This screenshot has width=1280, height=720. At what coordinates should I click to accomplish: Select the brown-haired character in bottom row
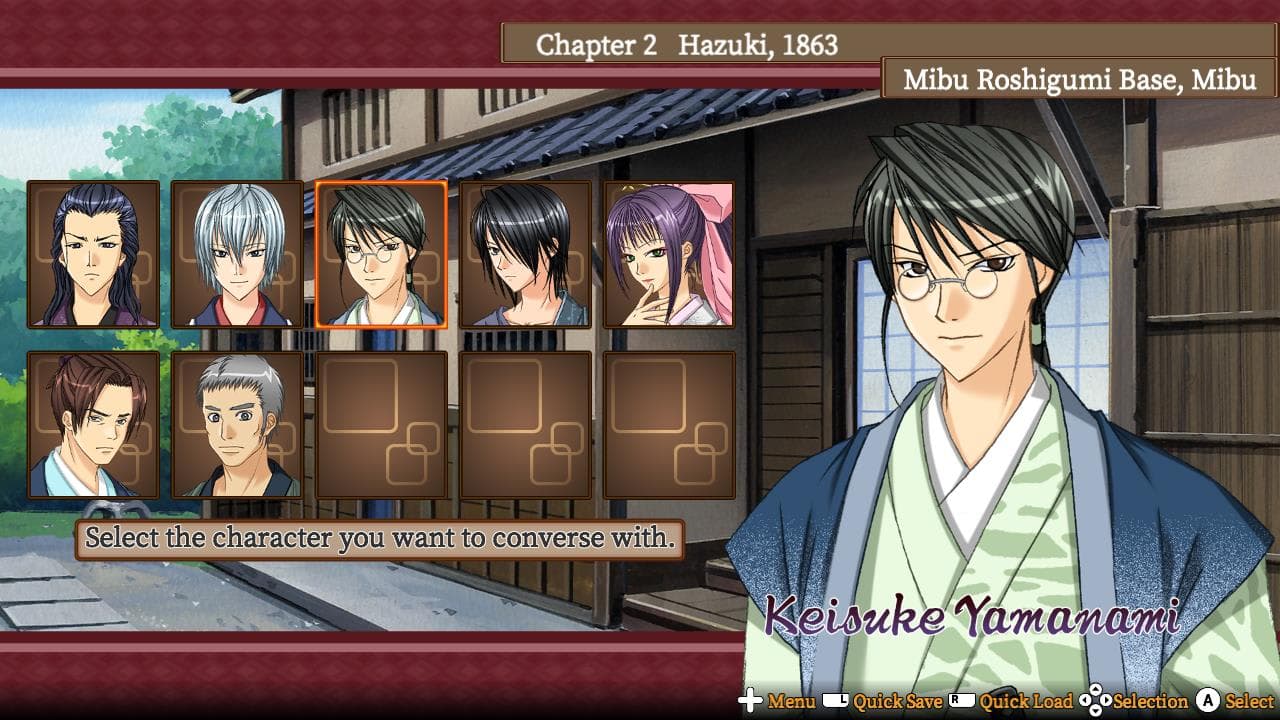(95, 423)
